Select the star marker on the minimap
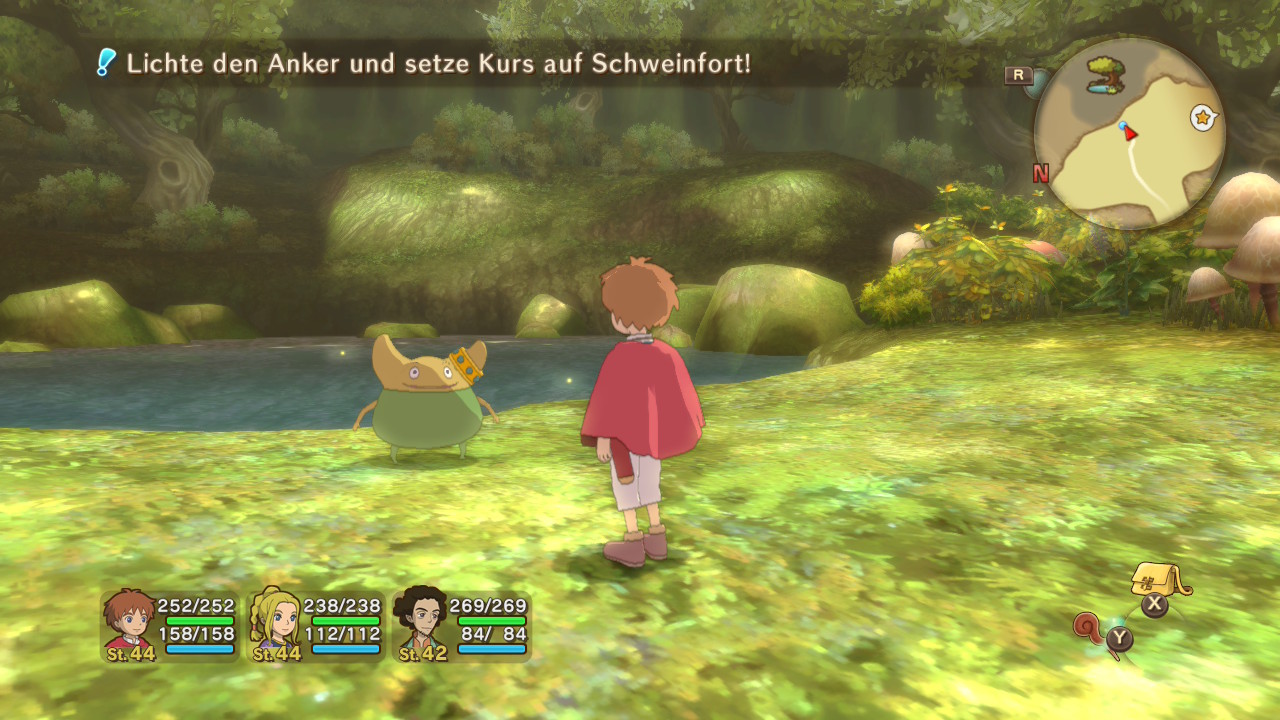Screen dimensions: 1280x720 (1203, 118)
